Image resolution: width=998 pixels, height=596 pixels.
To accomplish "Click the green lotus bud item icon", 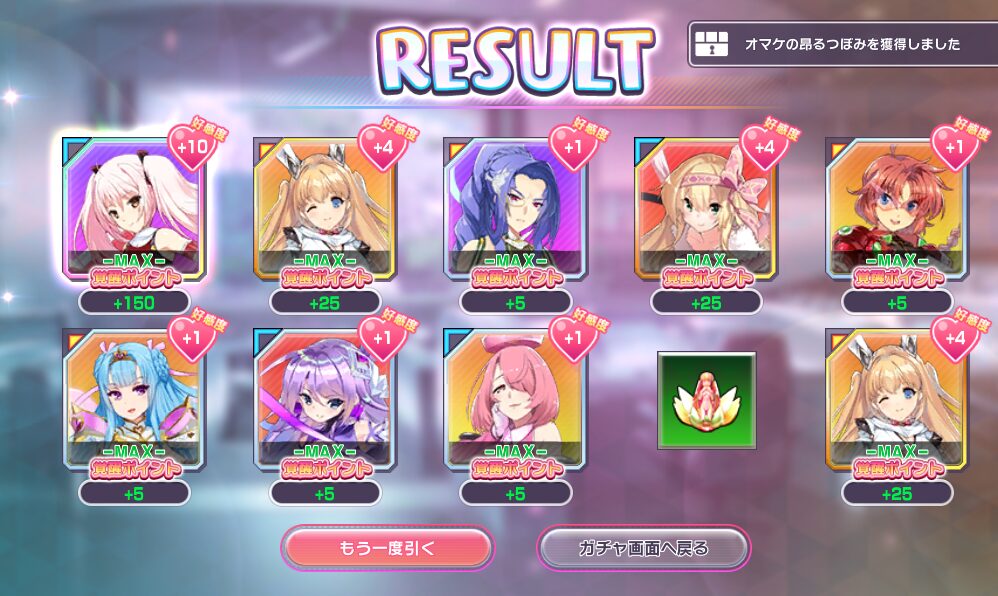I will coord(706,399).
